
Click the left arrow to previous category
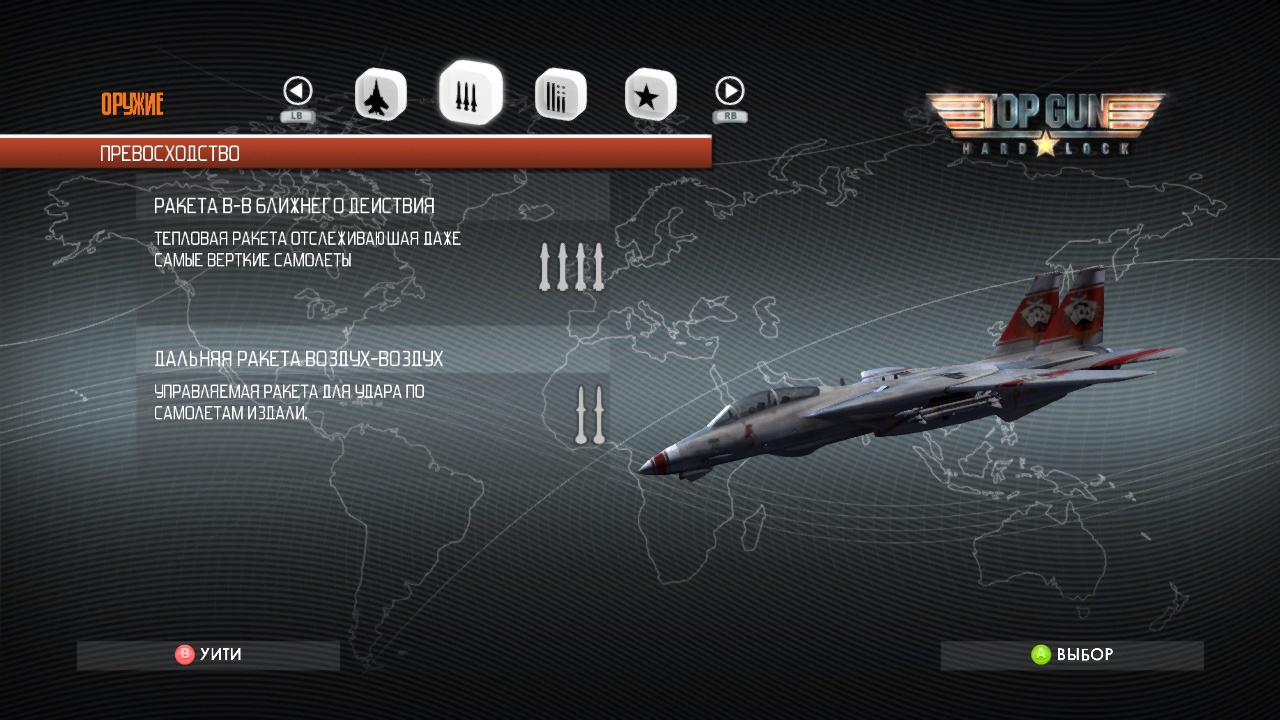click(298, 92)
